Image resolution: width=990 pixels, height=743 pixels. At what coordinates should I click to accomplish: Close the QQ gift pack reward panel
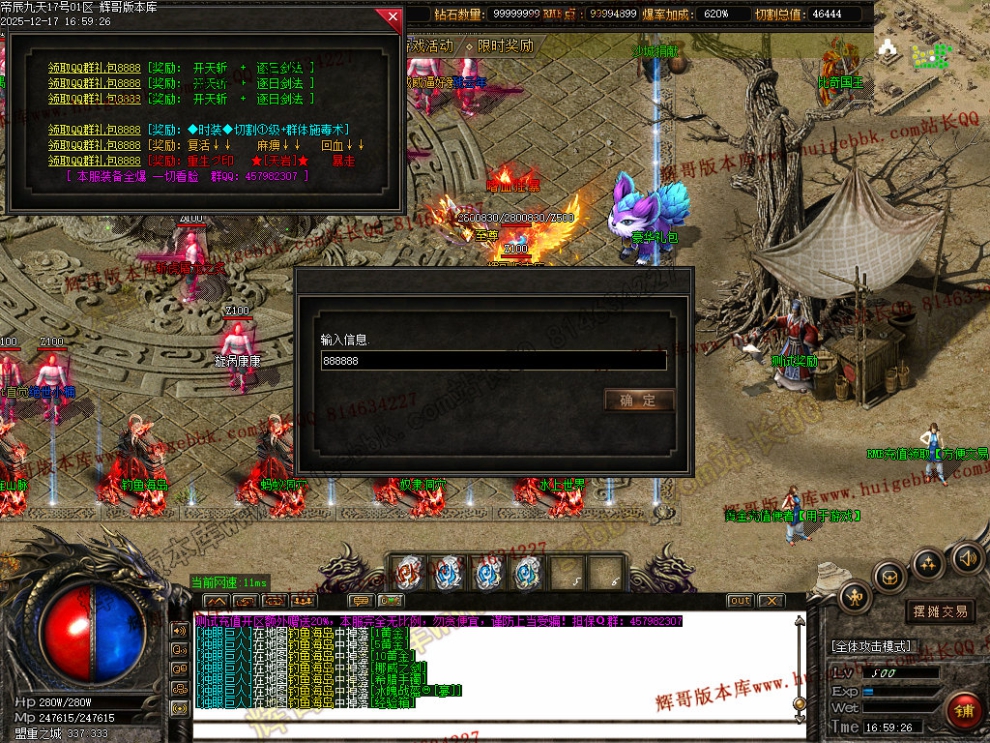[x=389, y=17]
